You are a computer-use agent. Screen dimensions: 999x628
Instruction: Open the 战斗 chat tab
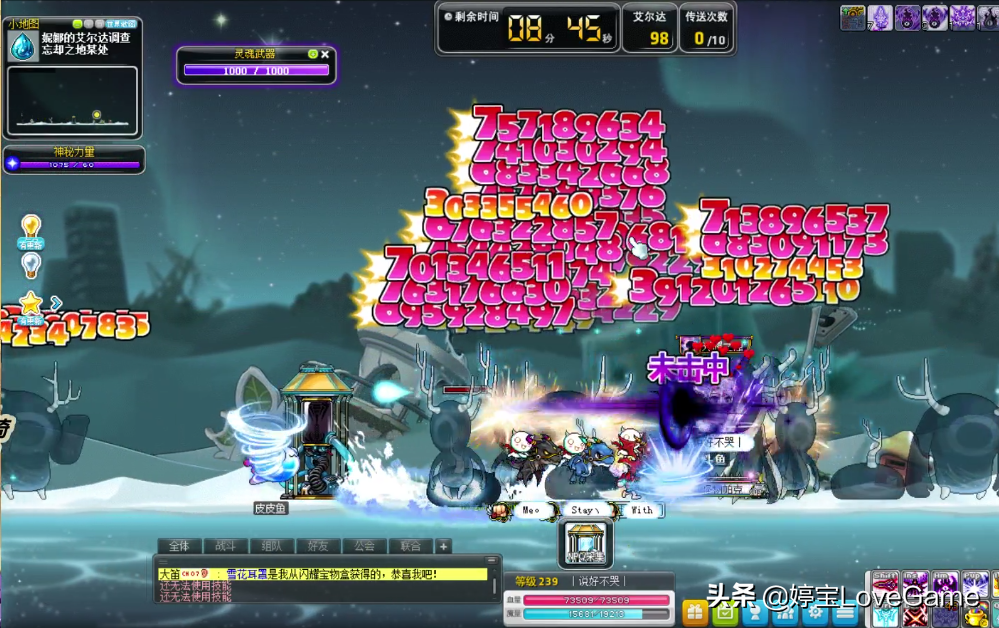pos(226,546)
